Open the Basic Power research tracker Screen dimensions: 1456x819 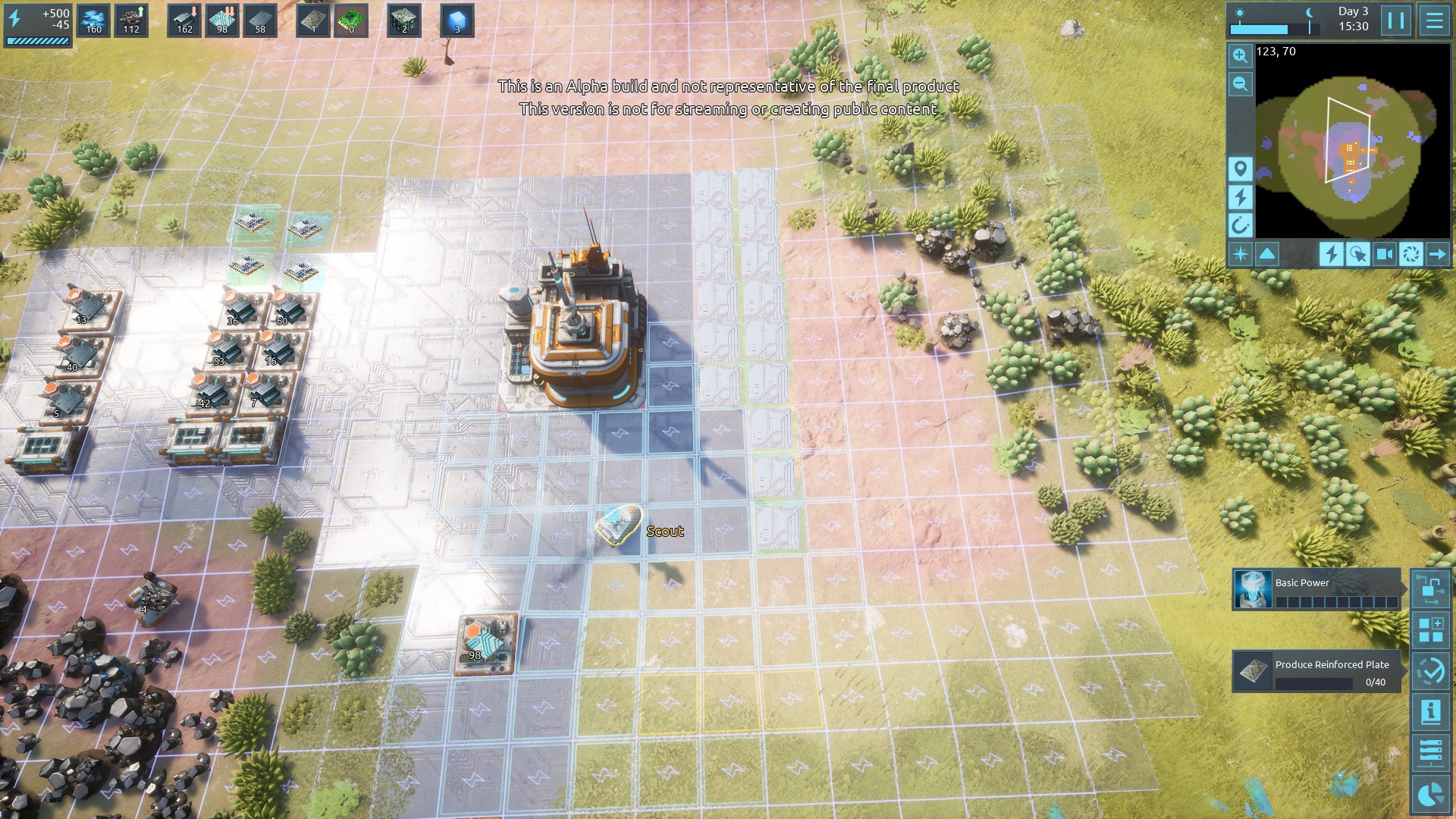click(1316, 589)
